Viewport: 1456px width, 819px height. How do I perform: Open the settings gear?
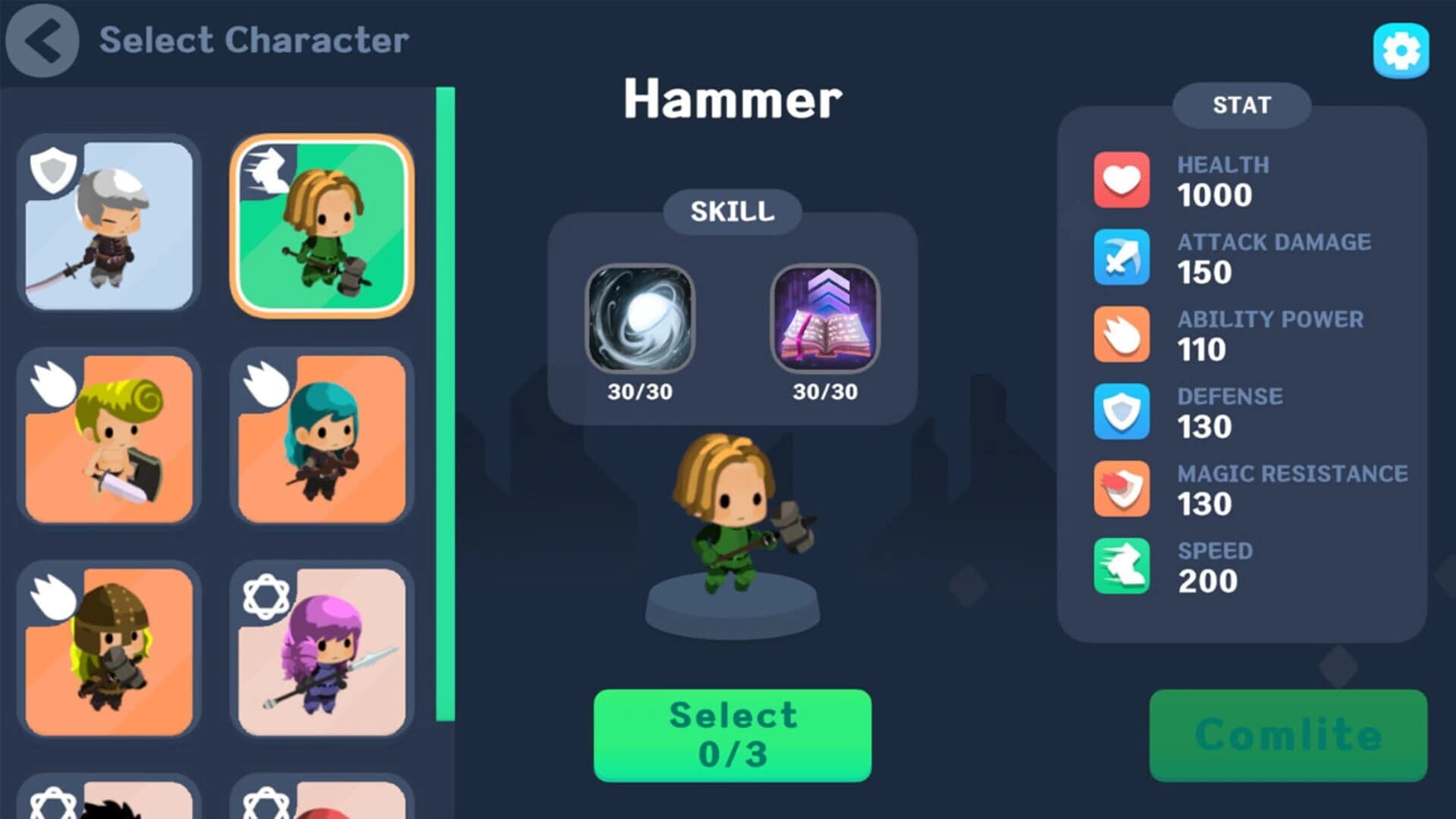pos(1400,51)
